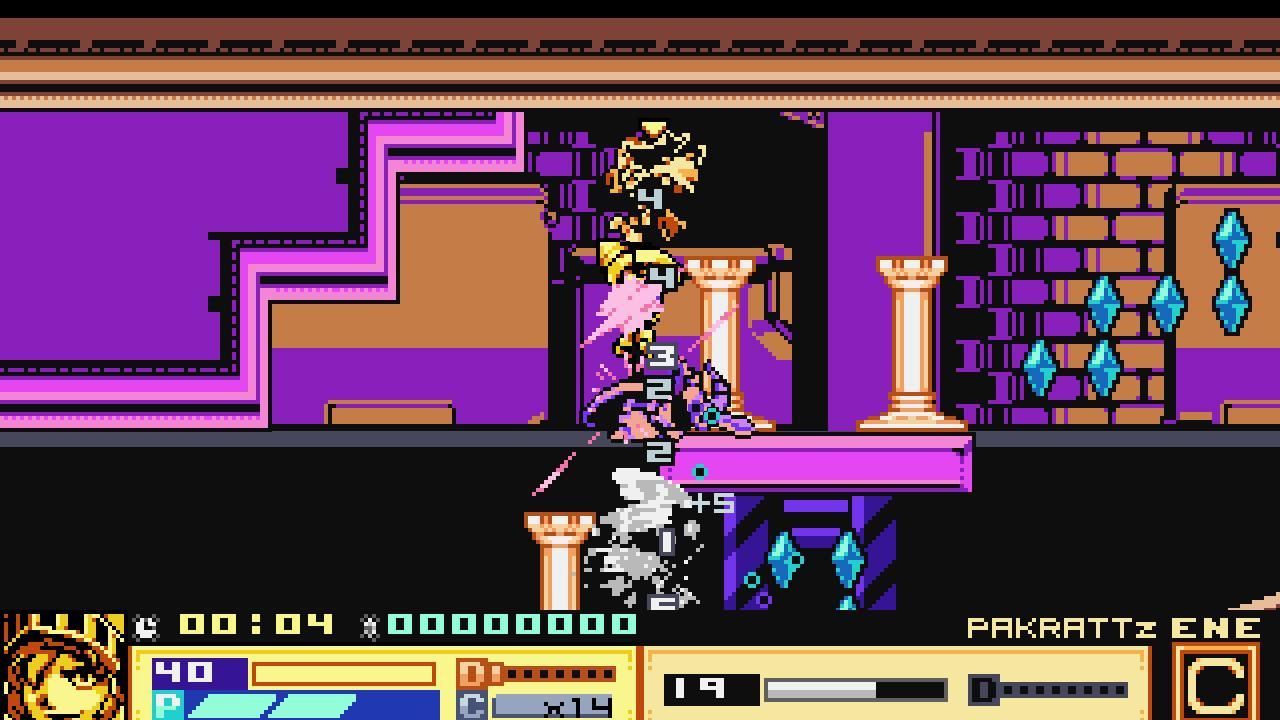Screen dimensions: 1280x720
Task: Select the P power icon in the HUD
Action: click(x=172, y=706)
